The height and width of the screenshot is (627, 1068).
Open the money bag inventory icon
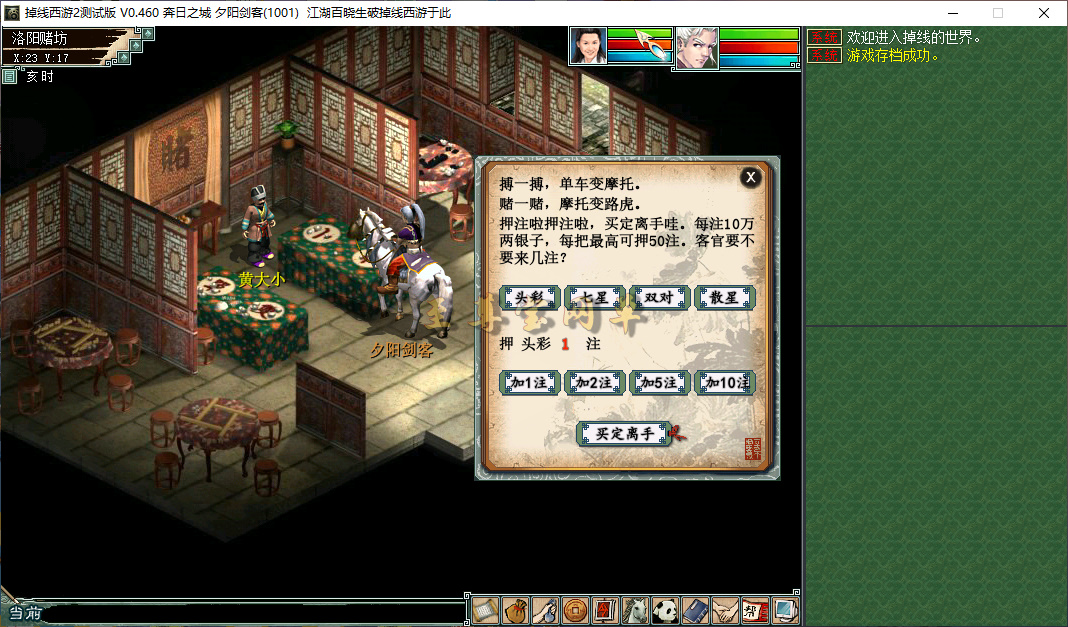(x=515, y=610)
